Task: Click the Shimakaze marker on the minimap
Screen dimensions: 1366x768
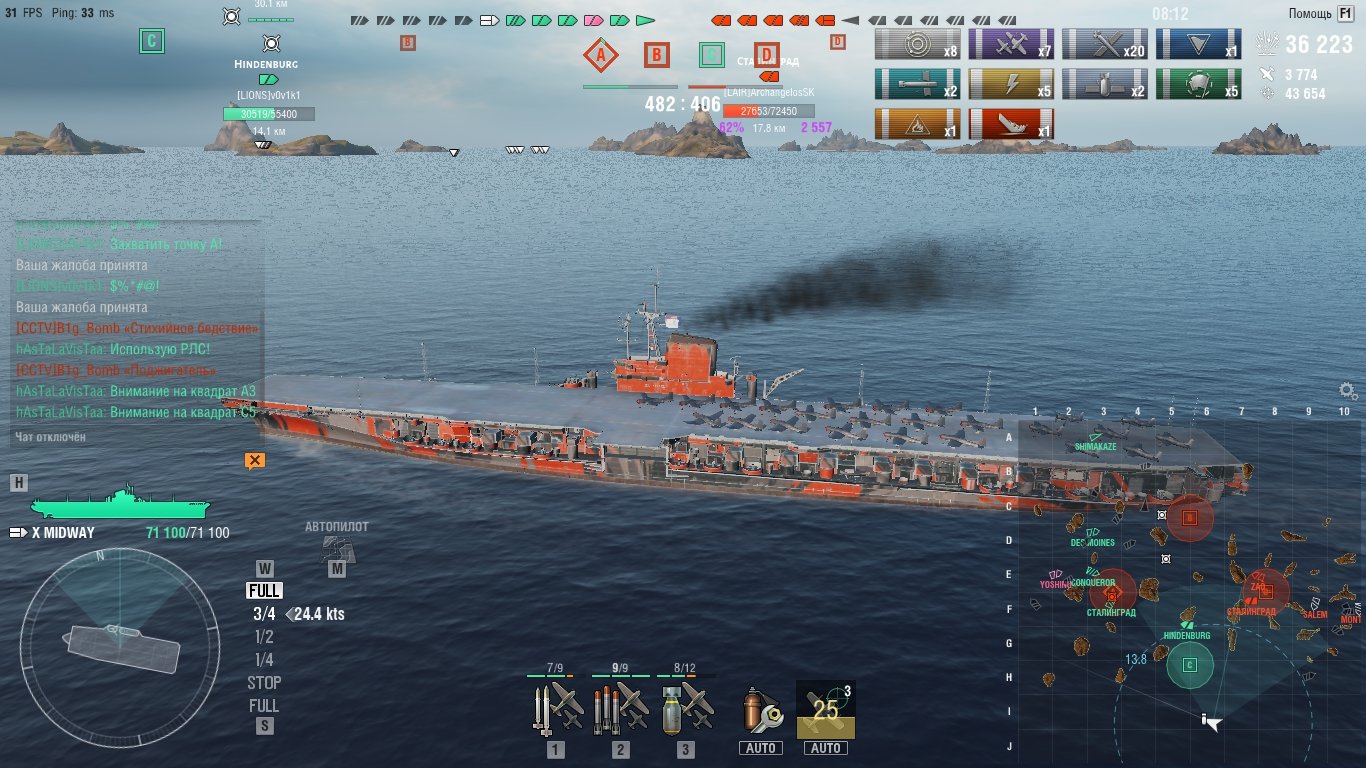Action: [x=1096, y=438]
